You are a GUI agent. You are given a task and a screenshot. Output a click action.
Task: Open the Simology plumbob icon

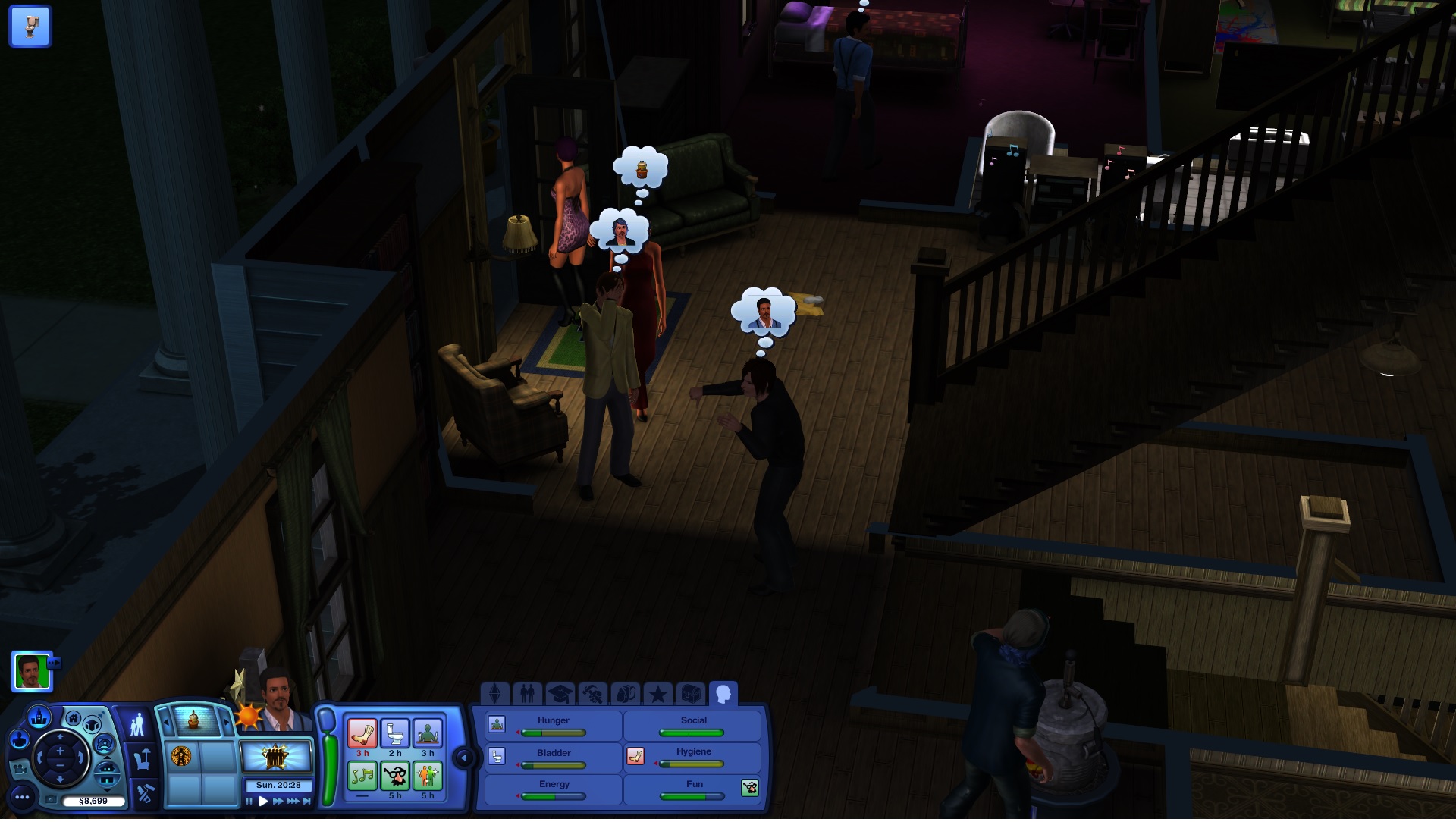pos(495,692)
